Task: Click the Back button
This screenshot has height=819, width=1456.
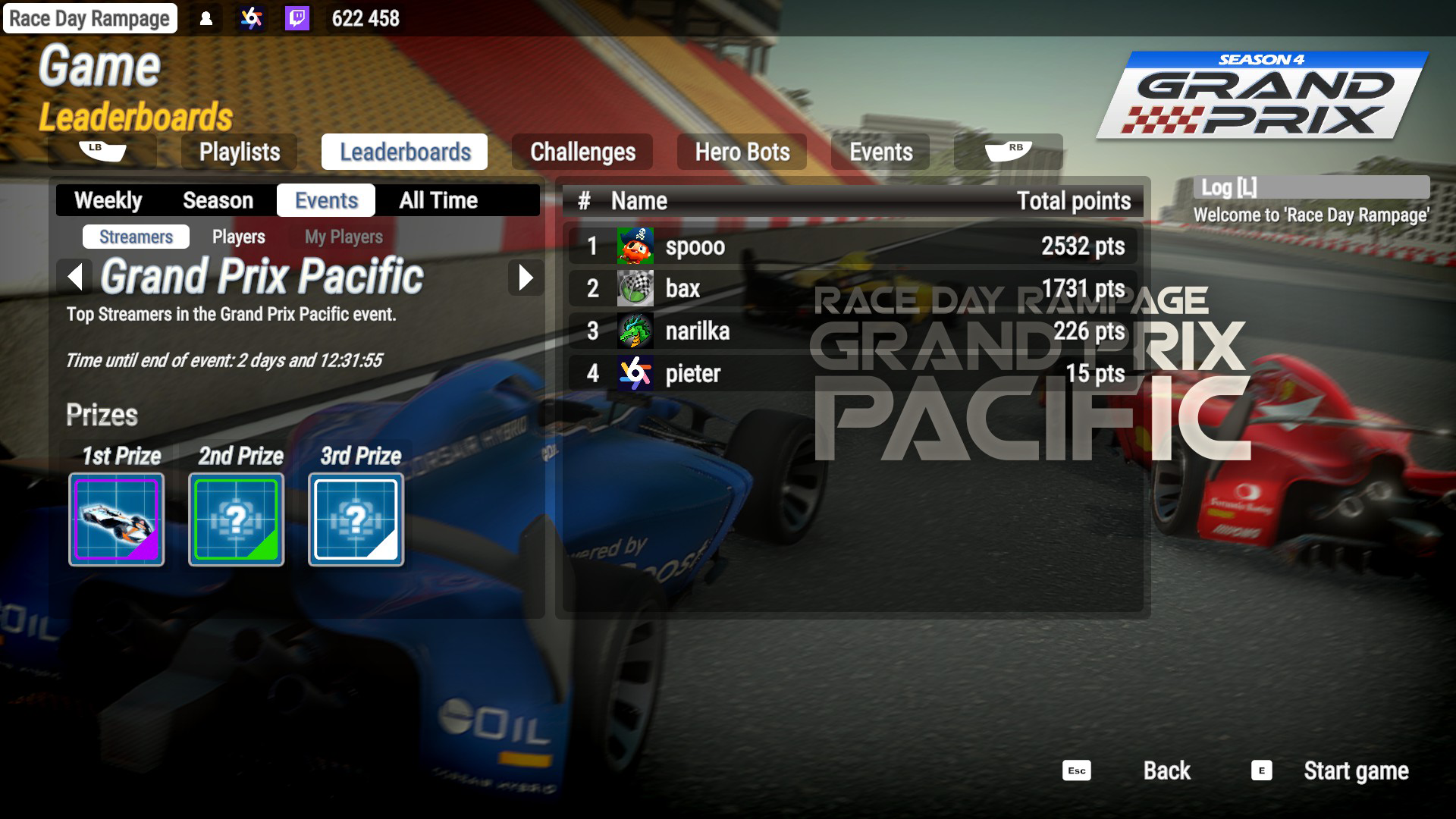Action: tap(1166, 771)
